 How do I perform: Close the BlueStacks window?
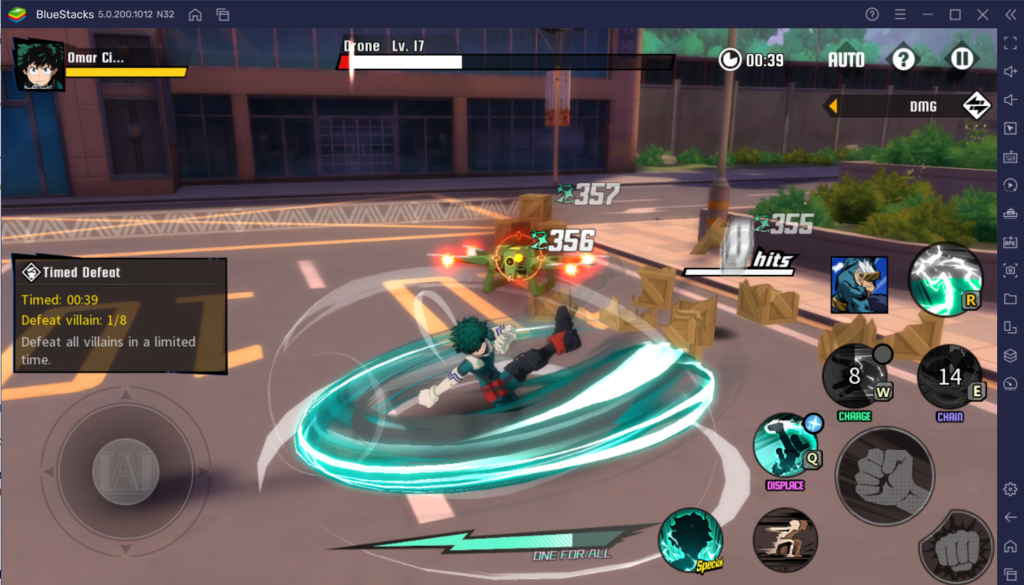[x=981, y=14]
